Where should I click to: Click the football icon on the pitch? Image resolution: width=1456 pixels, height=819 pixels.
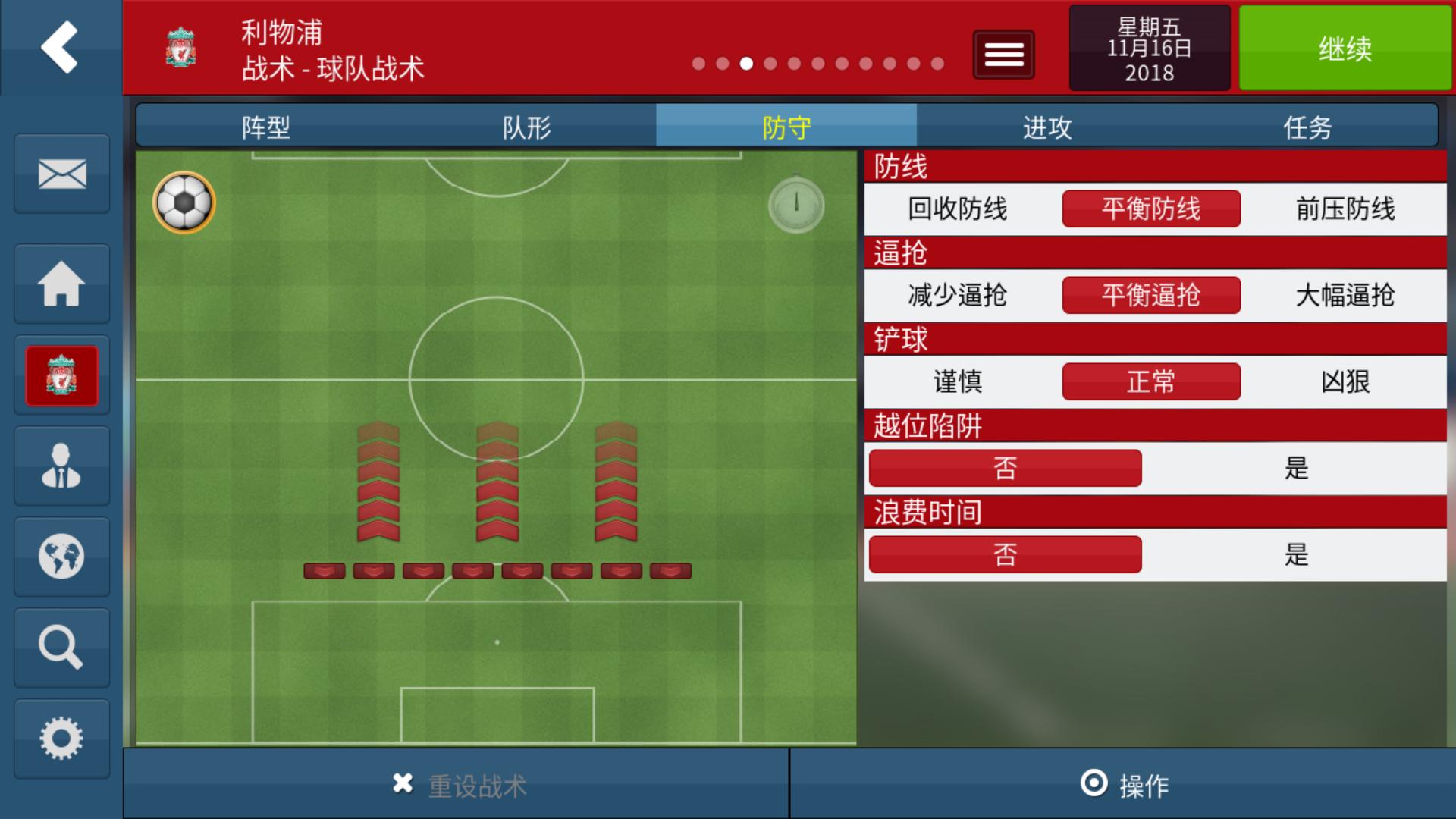[x=183, y=201]
